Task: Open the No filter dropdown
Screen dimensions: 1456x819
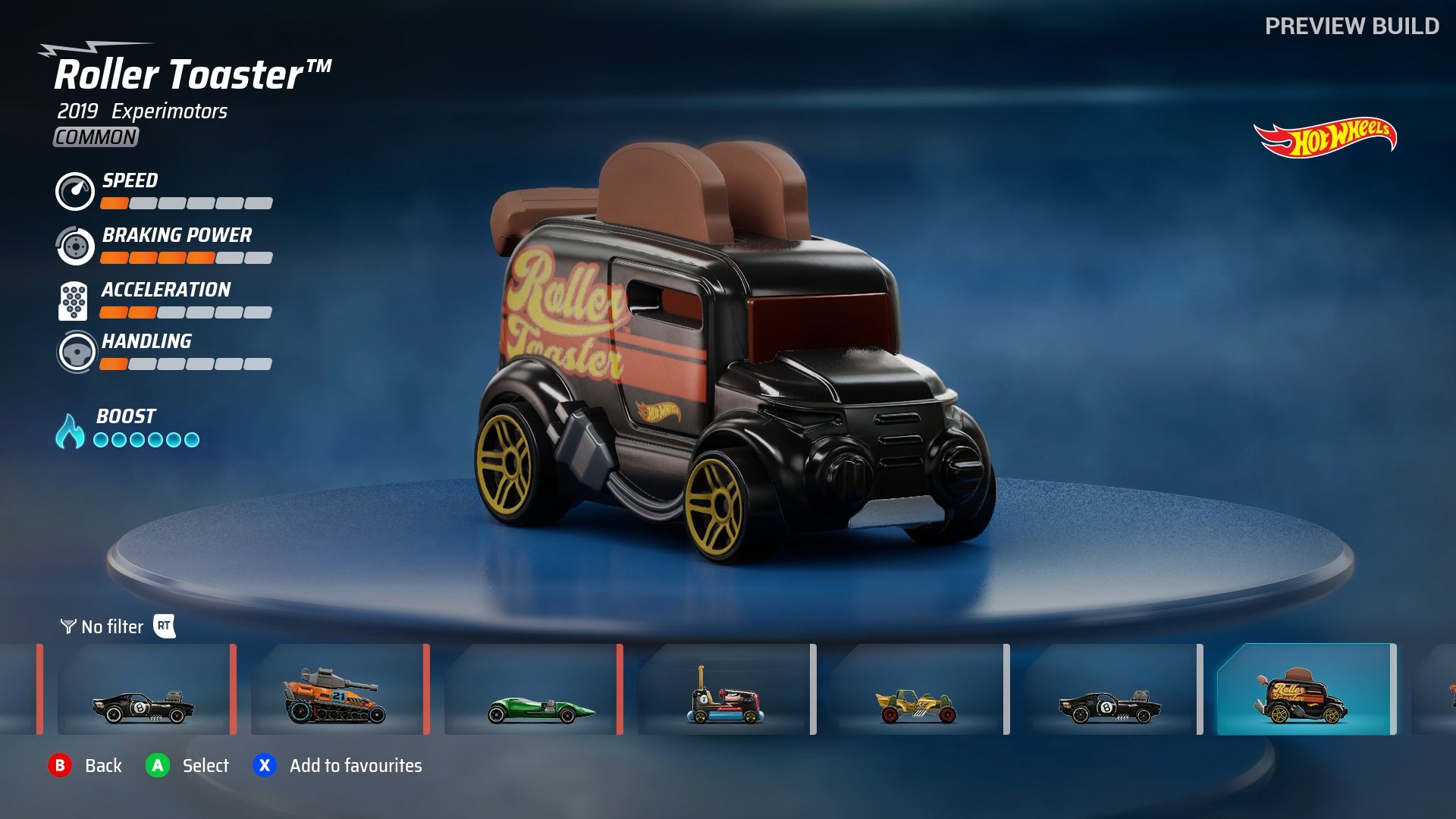Action: [x=111, y=627]
